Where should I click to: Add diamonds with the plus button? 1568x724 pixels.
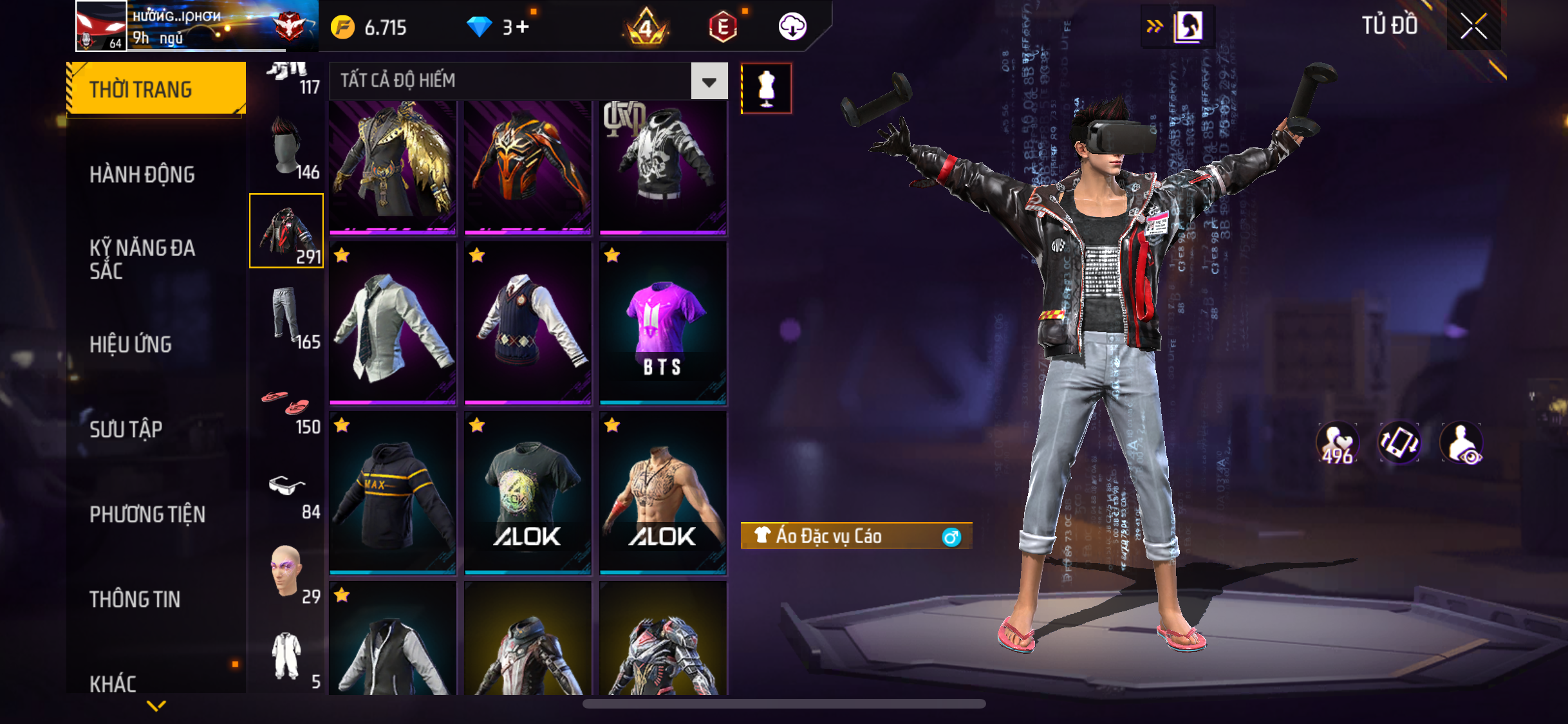pos(523,27)
